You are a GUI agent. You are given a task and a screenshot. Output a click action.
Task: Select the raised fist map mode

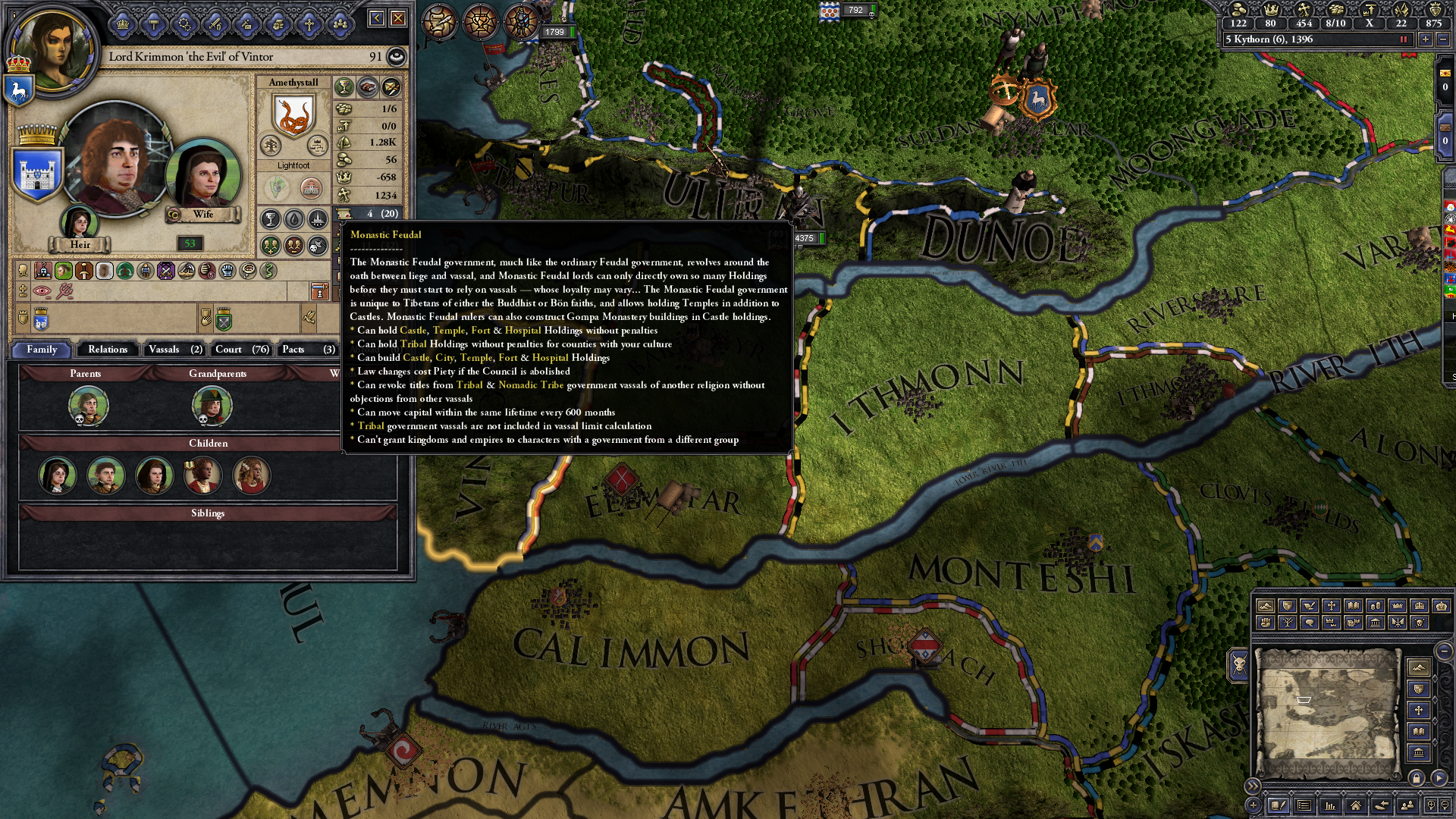[x=1265, y=623]
